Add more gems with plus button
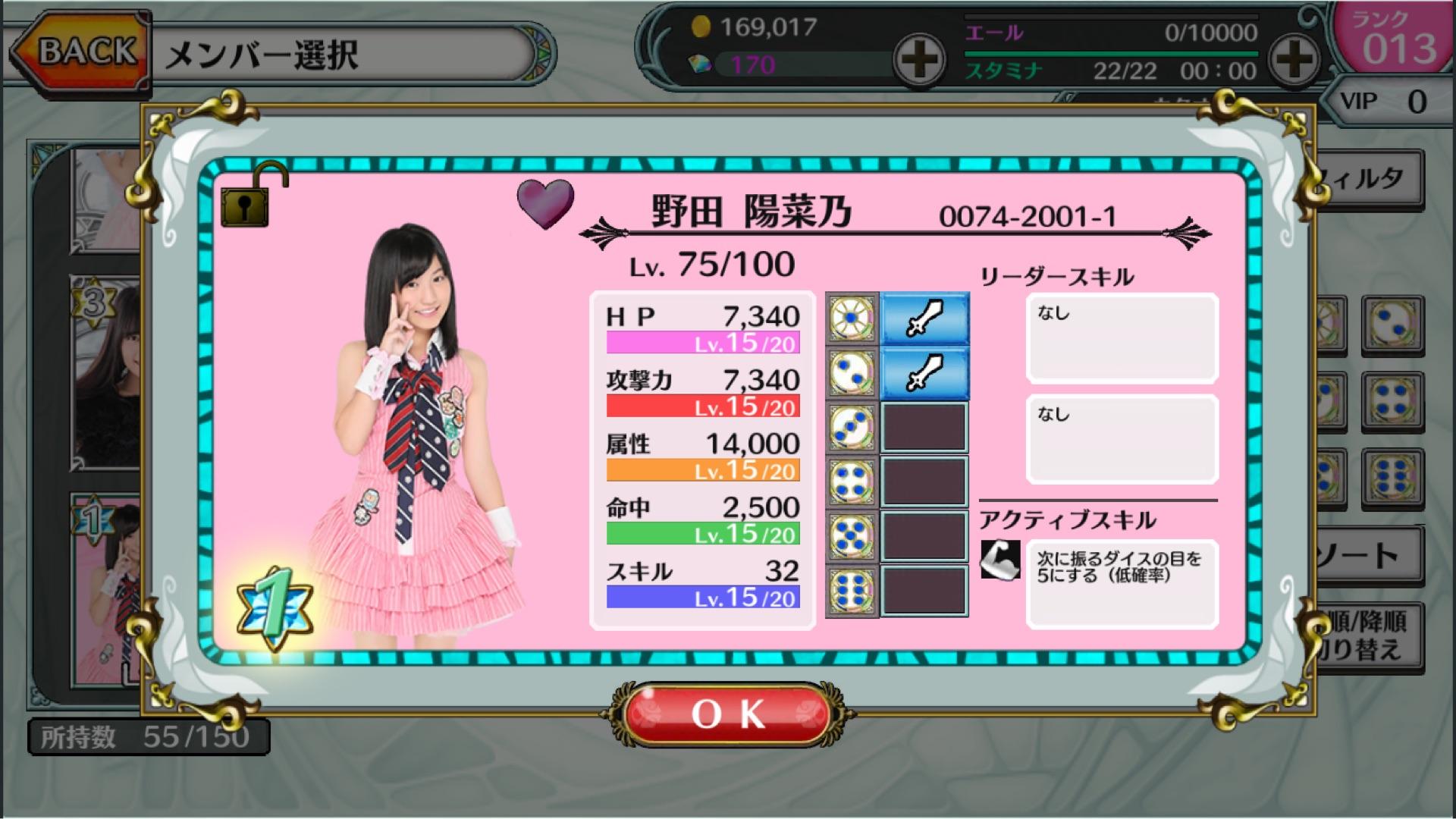The height and width of the screenshot is (819, 1456). coord(918,59)
